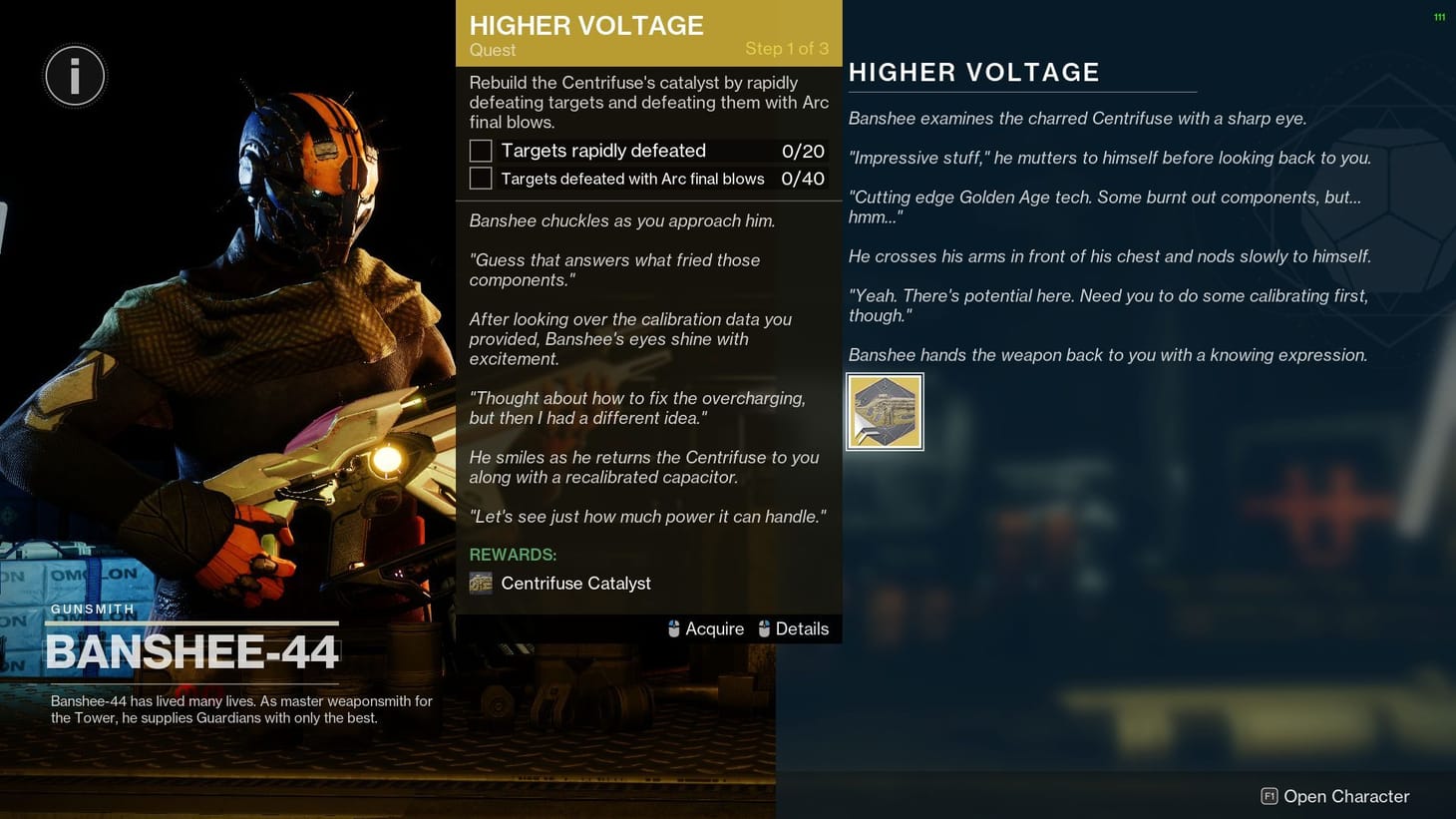Click the GUNSMITH label above Banshee-44
The image size is (1456, 819).
(92, 609)
